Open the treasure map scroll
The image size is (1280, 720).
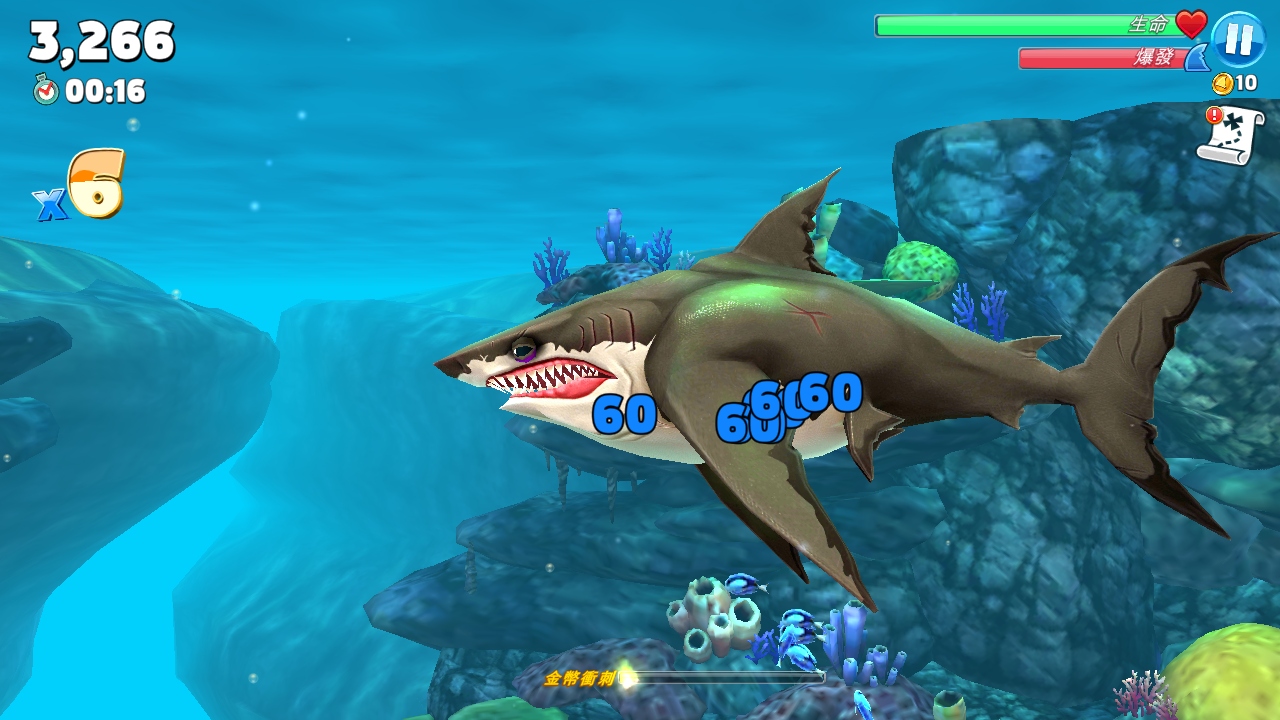click(x=1230, y=135)
